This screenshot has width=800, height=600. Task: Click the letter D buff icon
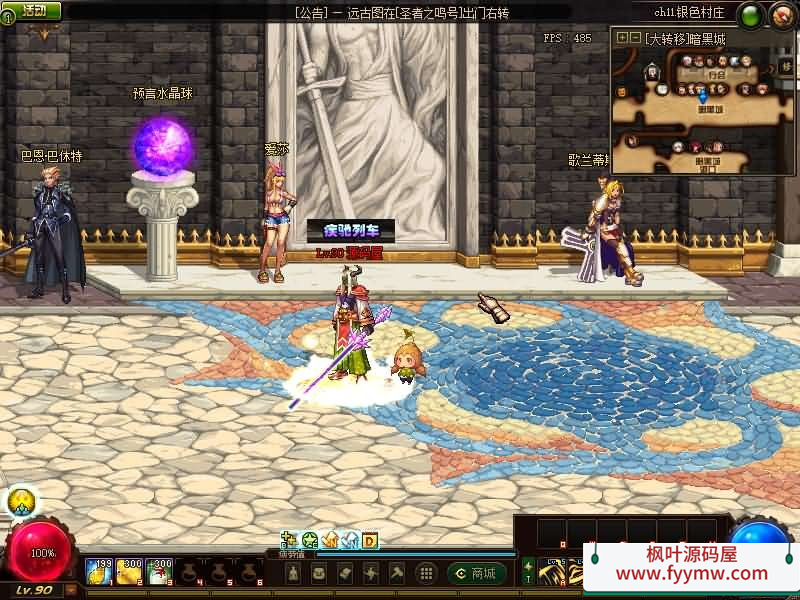(369, 540)
